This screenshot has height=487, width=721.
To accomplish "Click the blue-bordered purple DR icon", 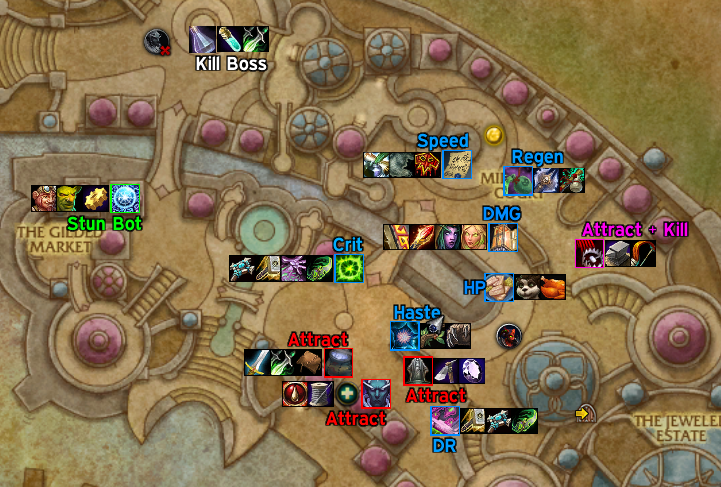I will coord(445,421).
